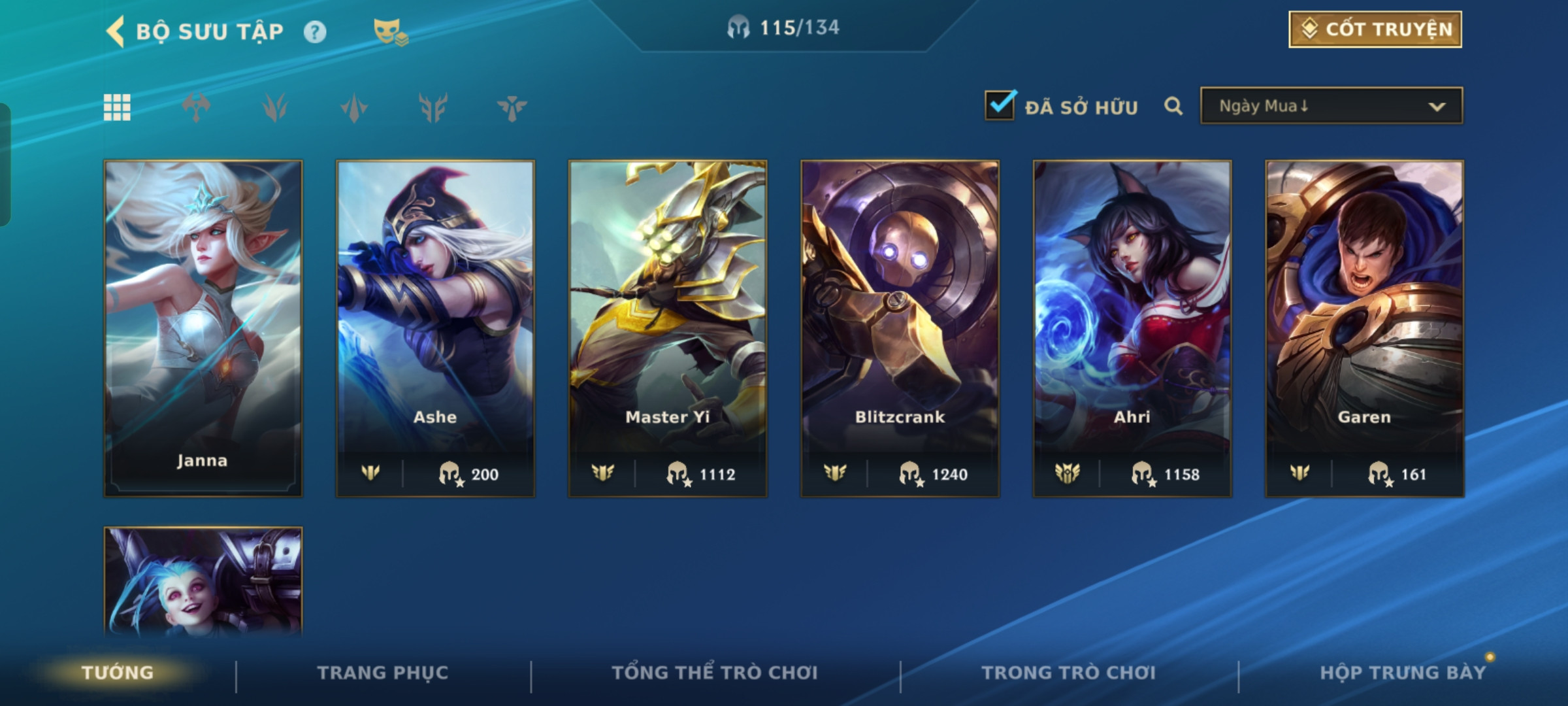Choose the Garen champion card
Viewport: 1568px width, 706px height.
[1364, 328]
